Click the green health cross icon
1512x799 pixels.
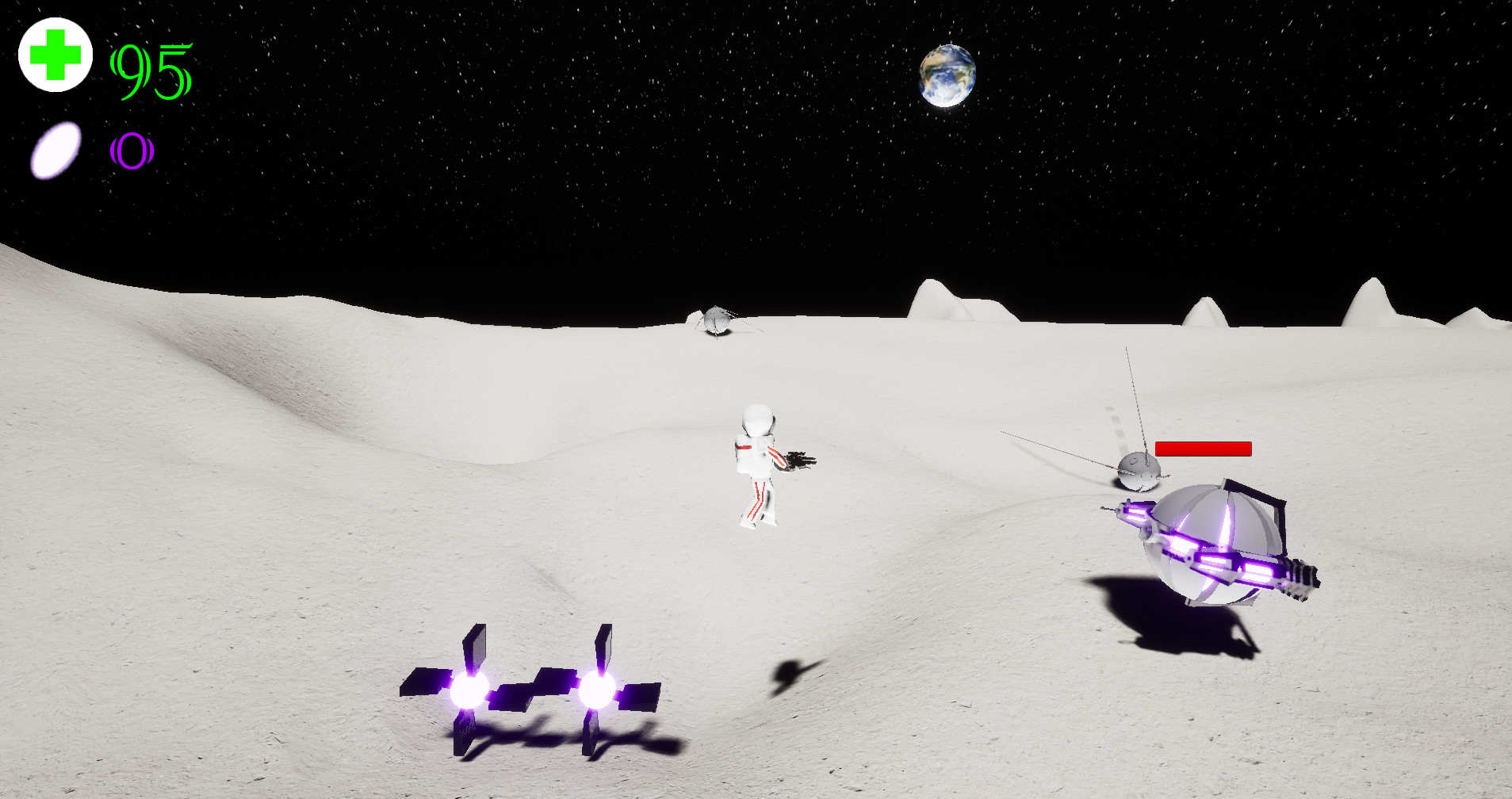pyautogui.click(x=54, y=55)
